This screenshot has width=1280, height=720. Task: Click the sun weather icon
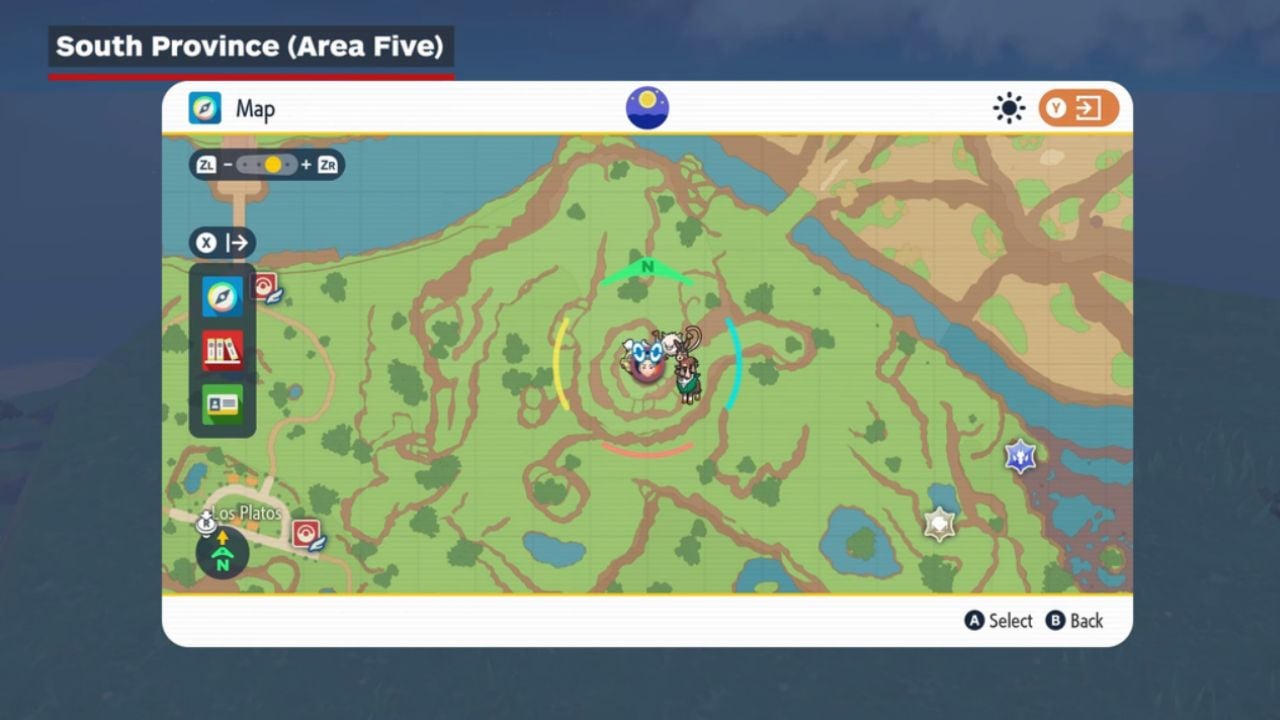coord(1009,108)
